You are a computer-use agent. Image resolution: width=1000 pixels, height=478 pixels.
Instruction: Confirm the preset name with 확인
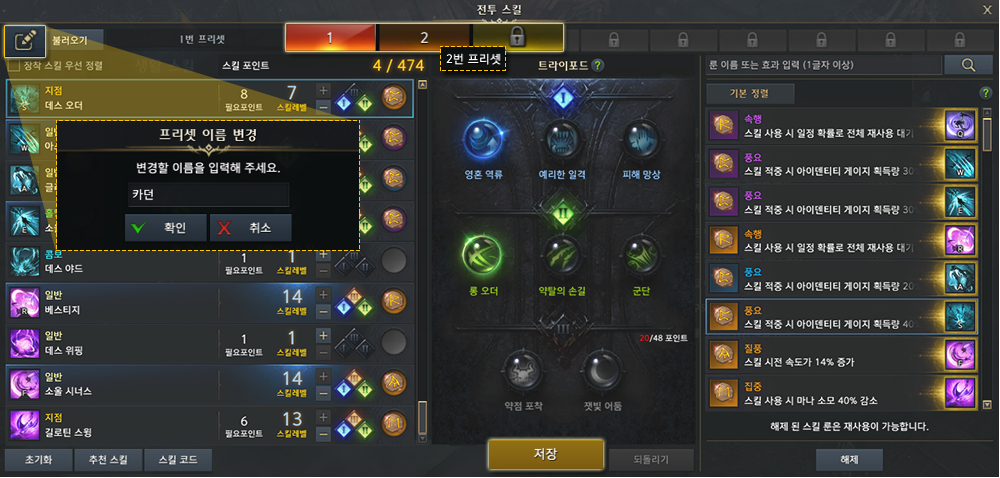pos(166,227)
